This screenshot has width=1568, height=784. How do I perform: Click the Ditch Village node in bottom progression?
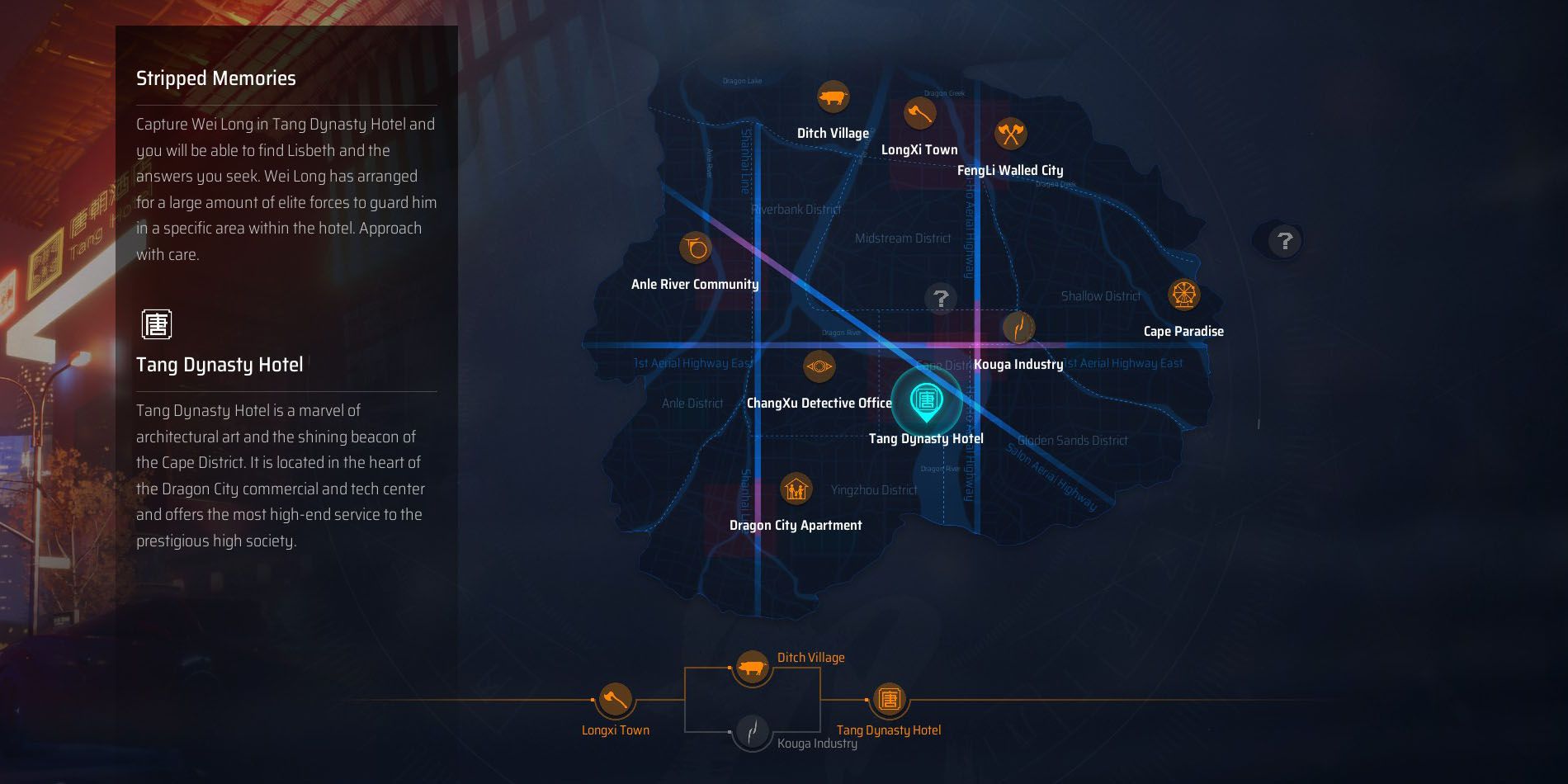pos(752,668)
